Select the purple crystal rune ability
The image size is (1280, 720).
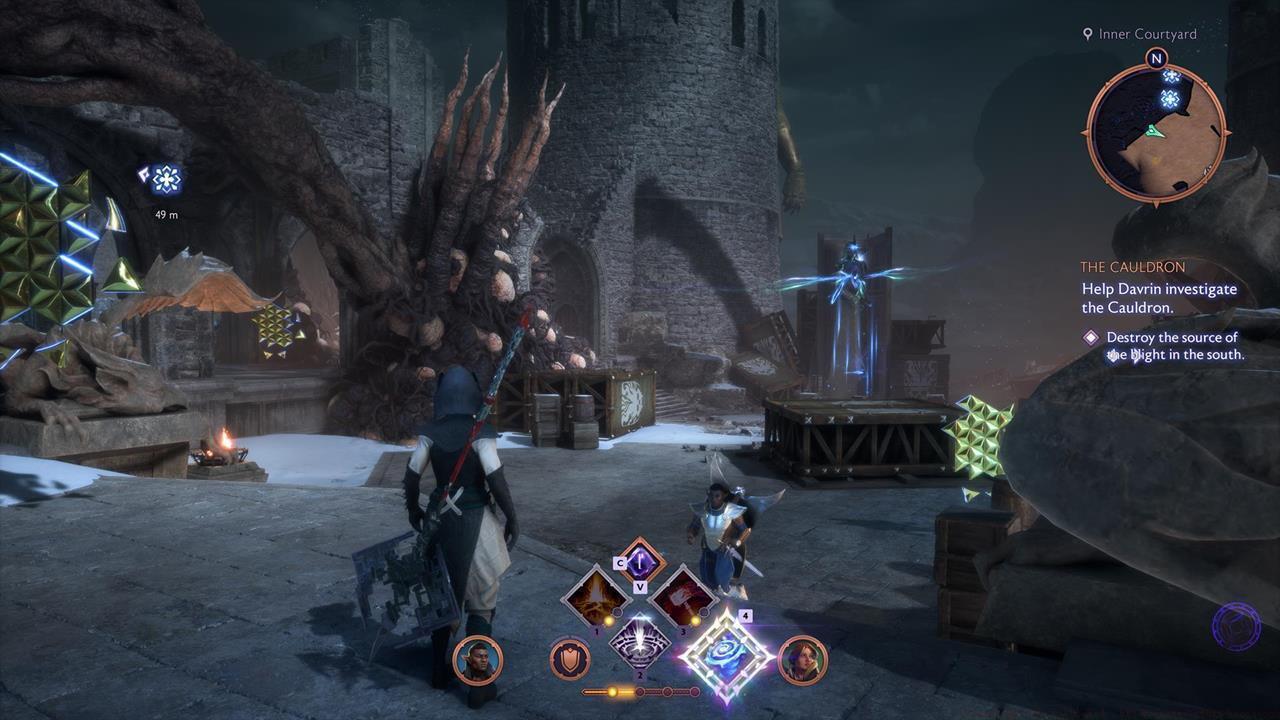click(x=640, y=563)
